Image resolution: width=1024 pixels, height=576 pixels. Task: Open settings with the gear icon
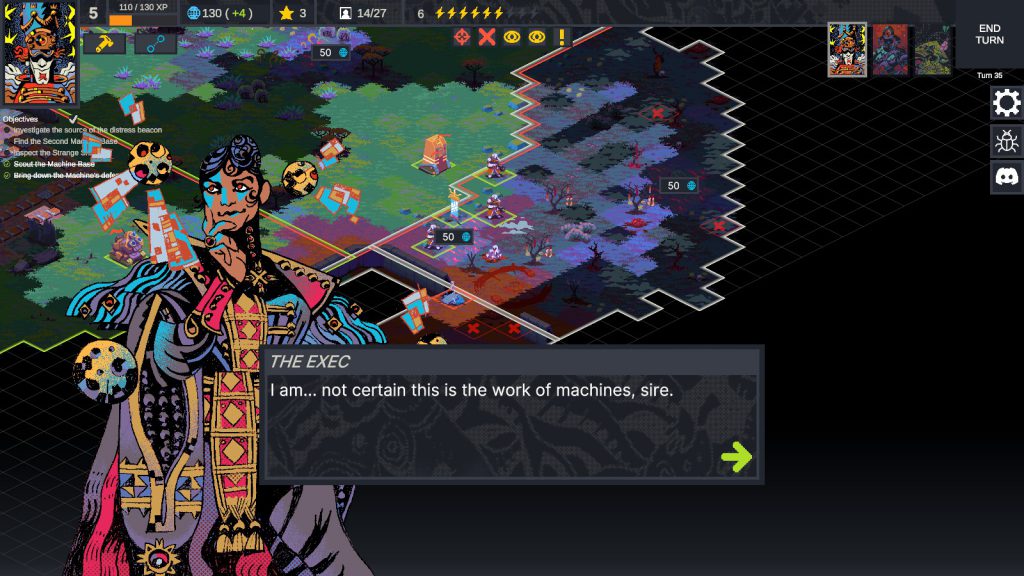tap(1006, 103)
